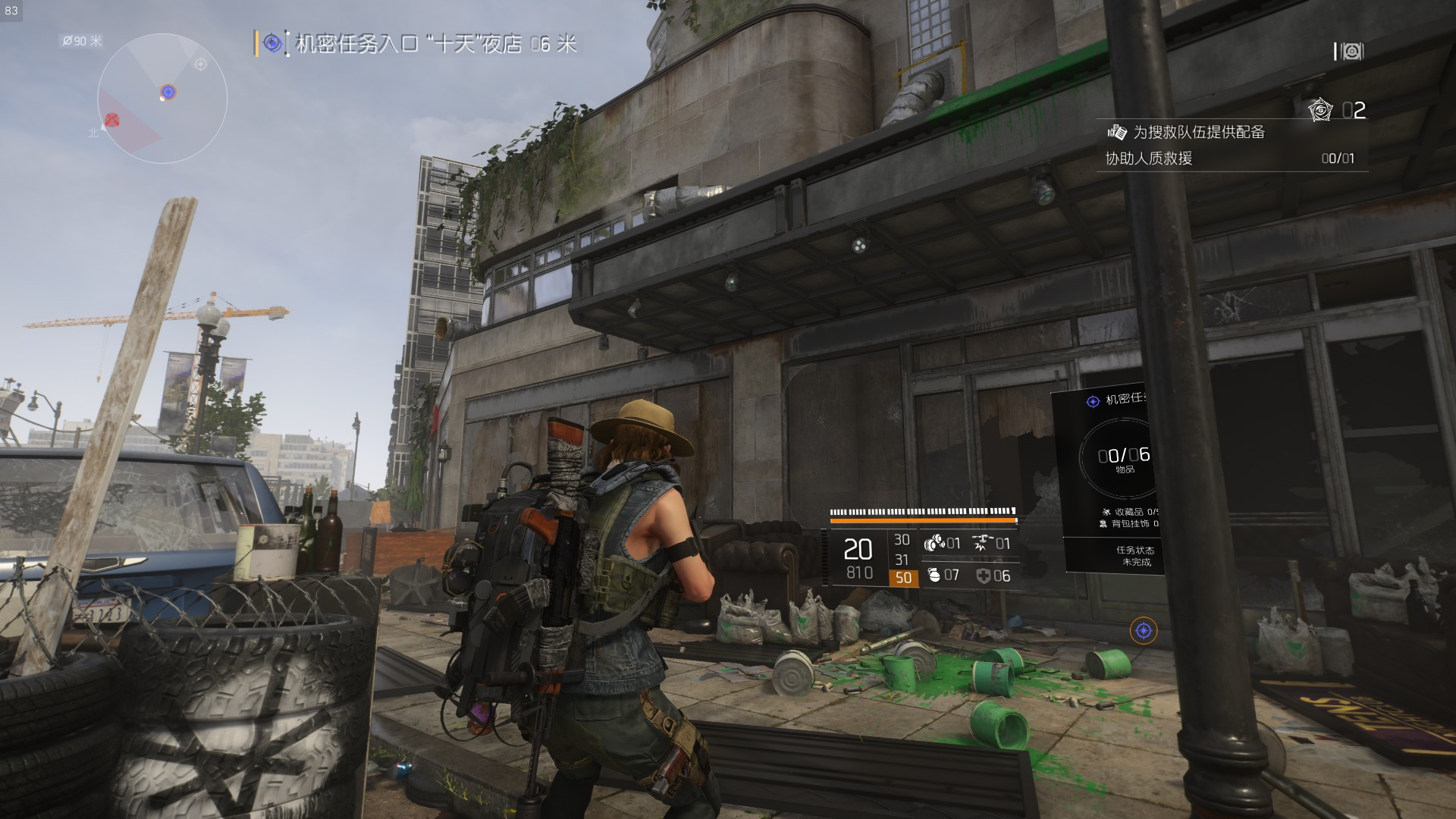Image resolution: width=1456 pixels, height=819 pixels.
Task: Select the grenade icon in weapon HUD
Action: coord(934,576)
